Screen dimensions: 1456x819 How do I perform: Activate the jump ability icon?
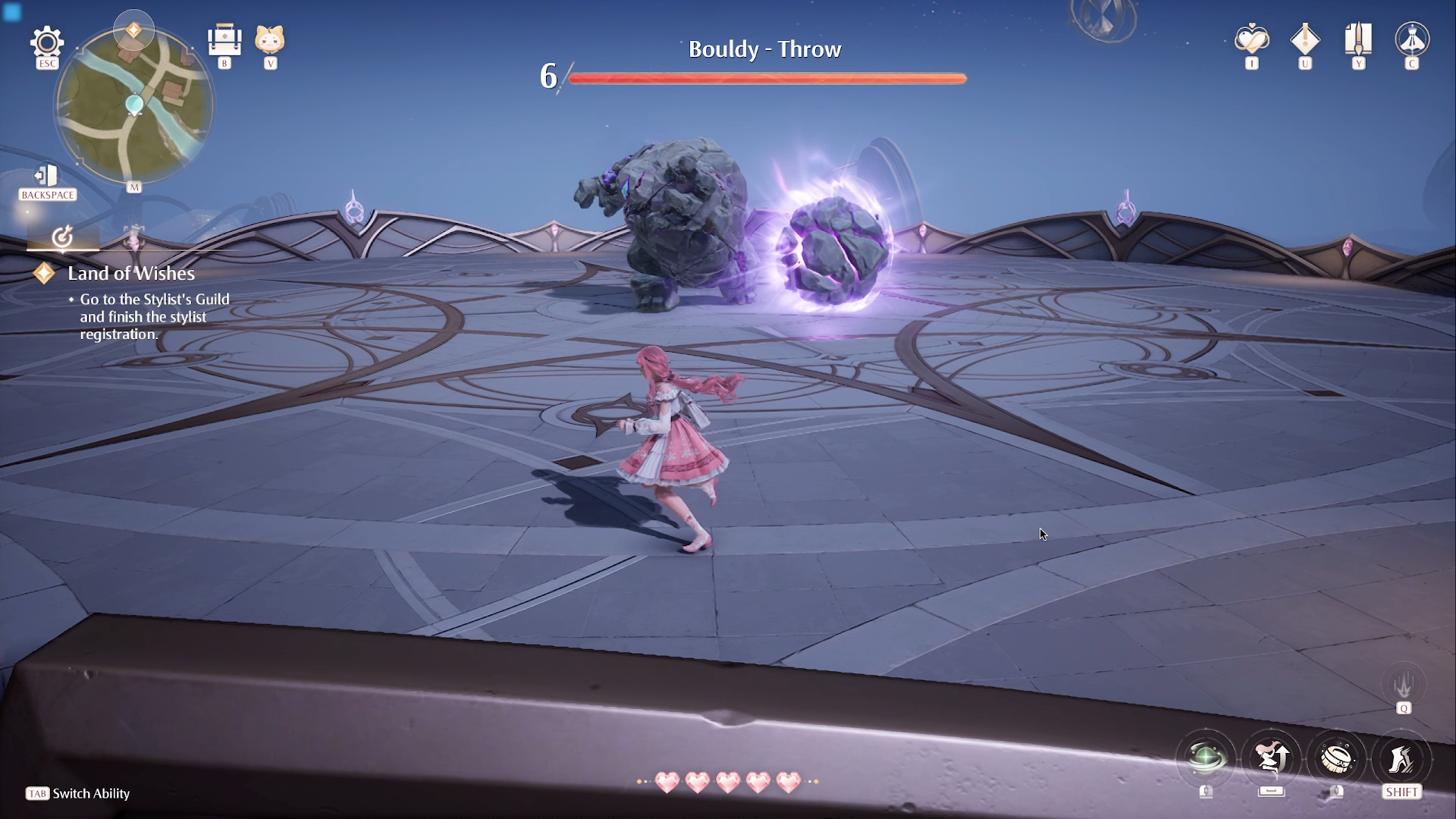[x=1272, y=758]
